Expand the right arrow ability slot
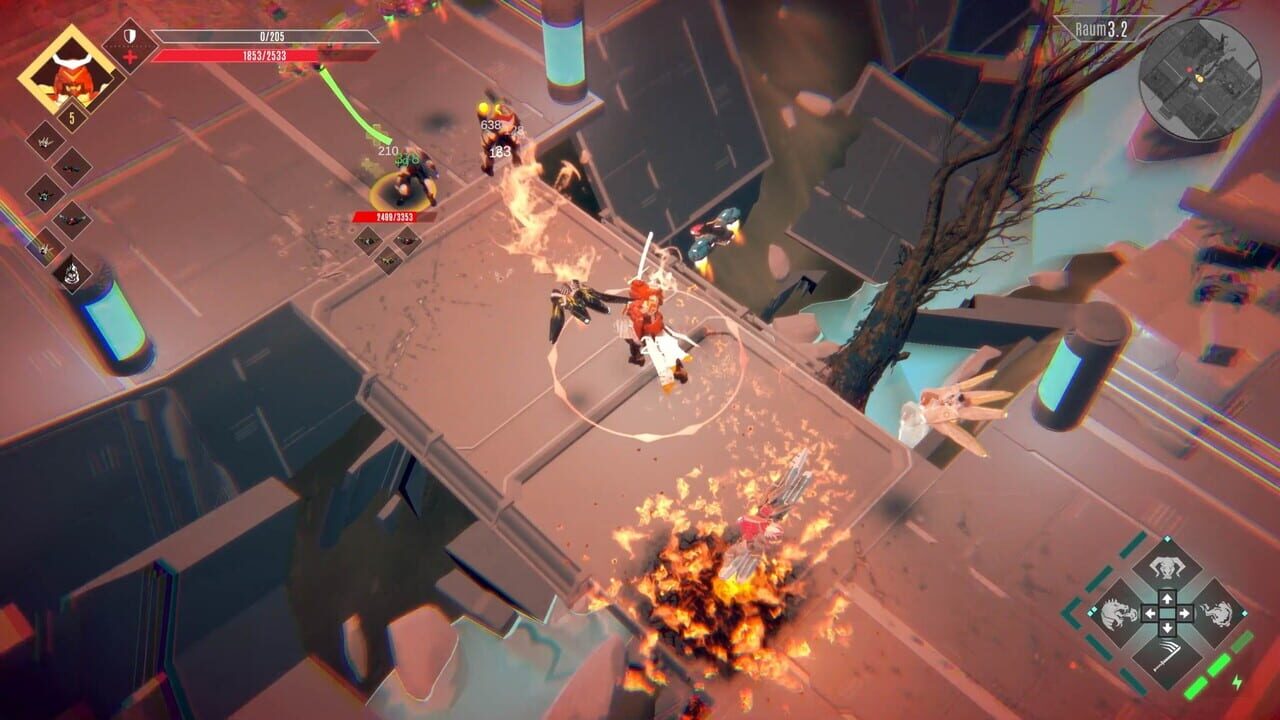1280x720 pixels. (1185, 613)
